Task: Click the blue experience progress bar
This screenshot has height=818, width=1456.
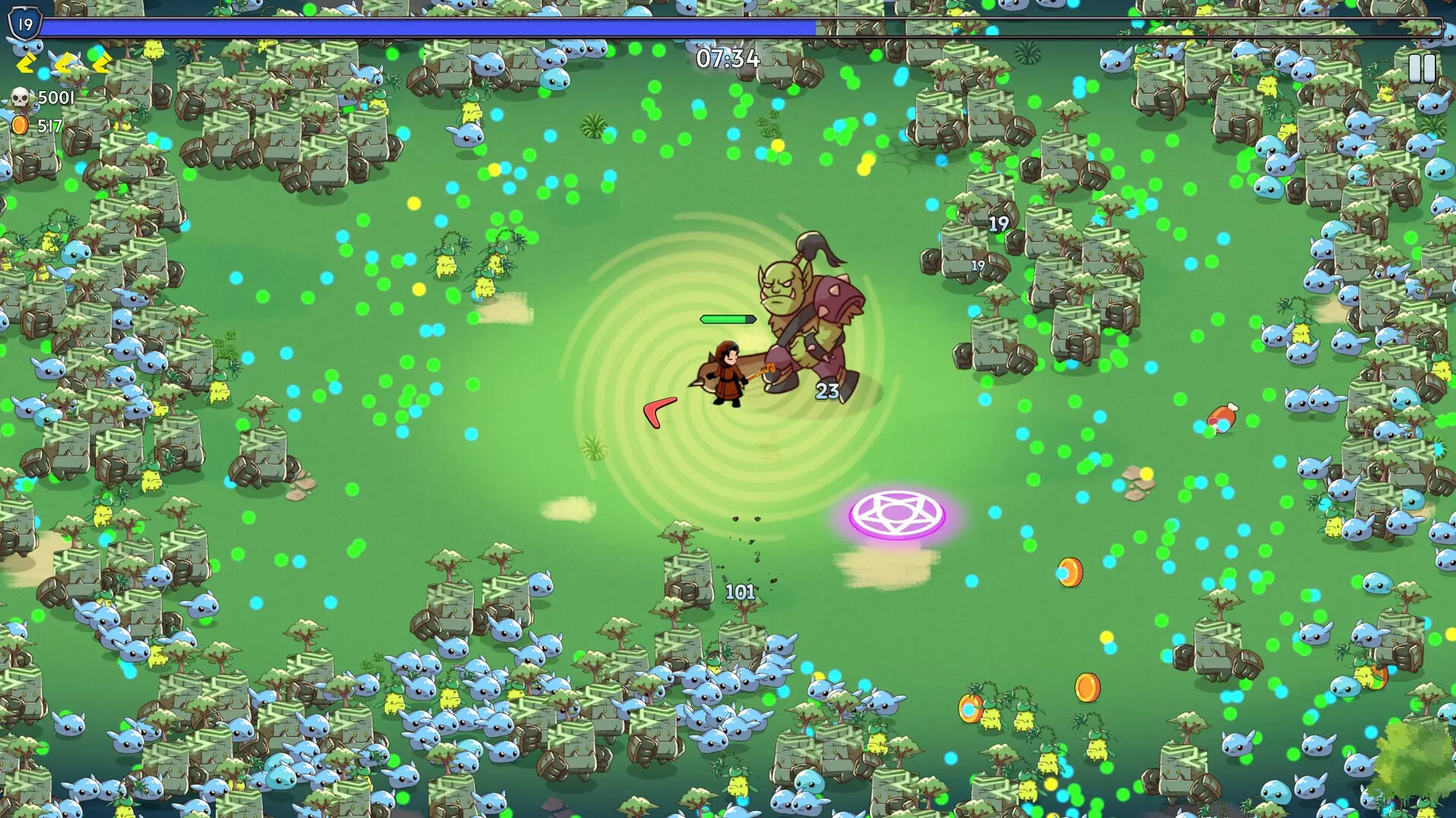Action: point(425,24)
